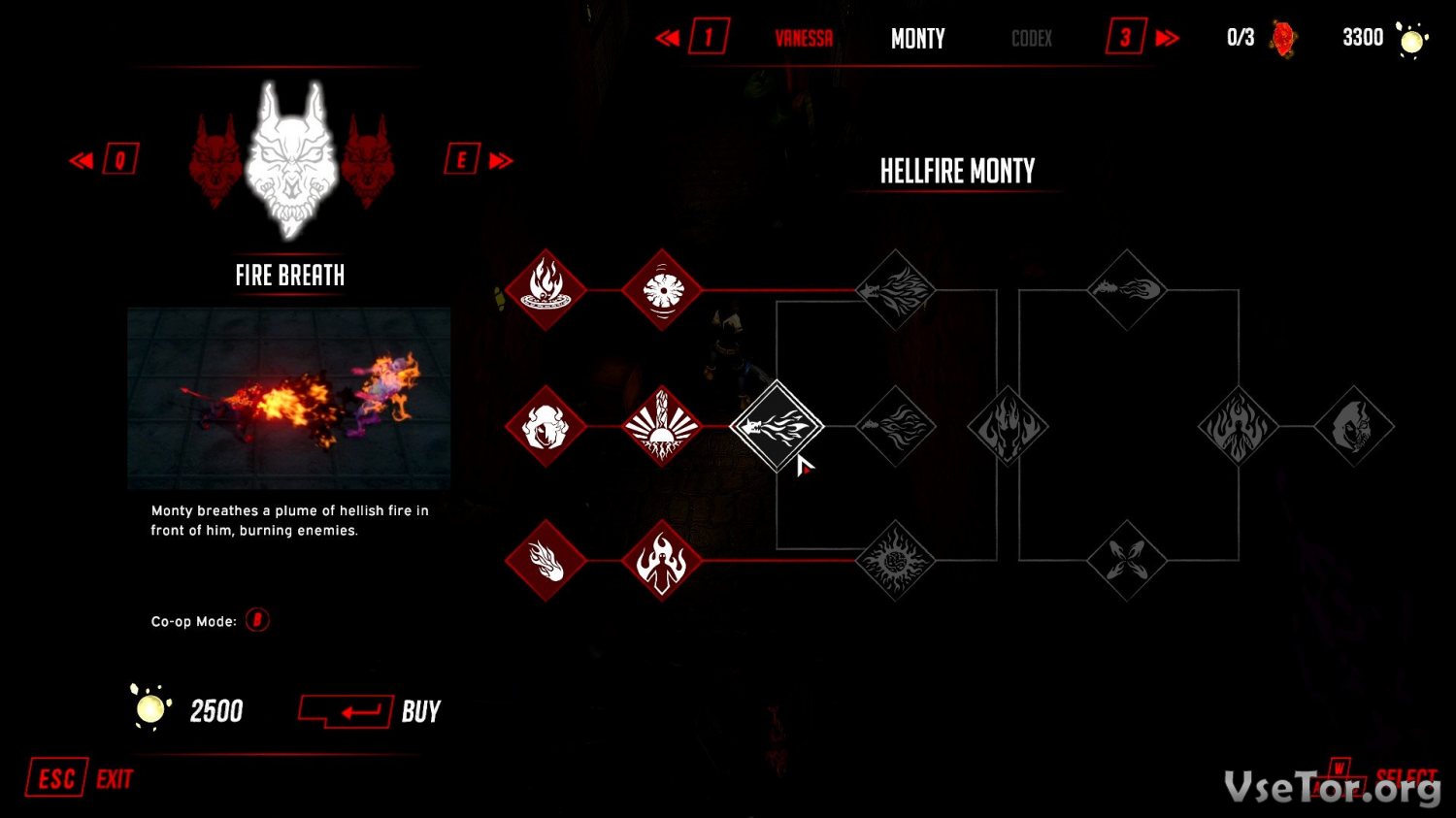Image resolution: width=1456 pixels, height=818 pixels.
Task: Select the highlighted Fire Breath skill node
Action: click(x=777, y=426)
